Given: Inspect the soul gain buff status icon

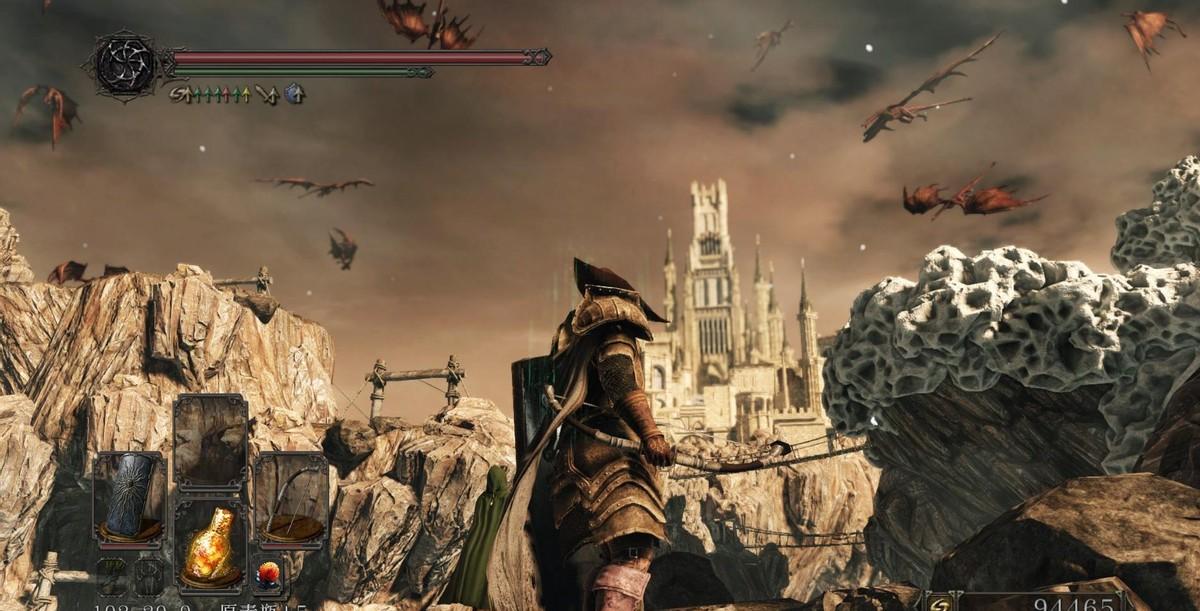Looking at the screenshot, I should click(180, 95).
